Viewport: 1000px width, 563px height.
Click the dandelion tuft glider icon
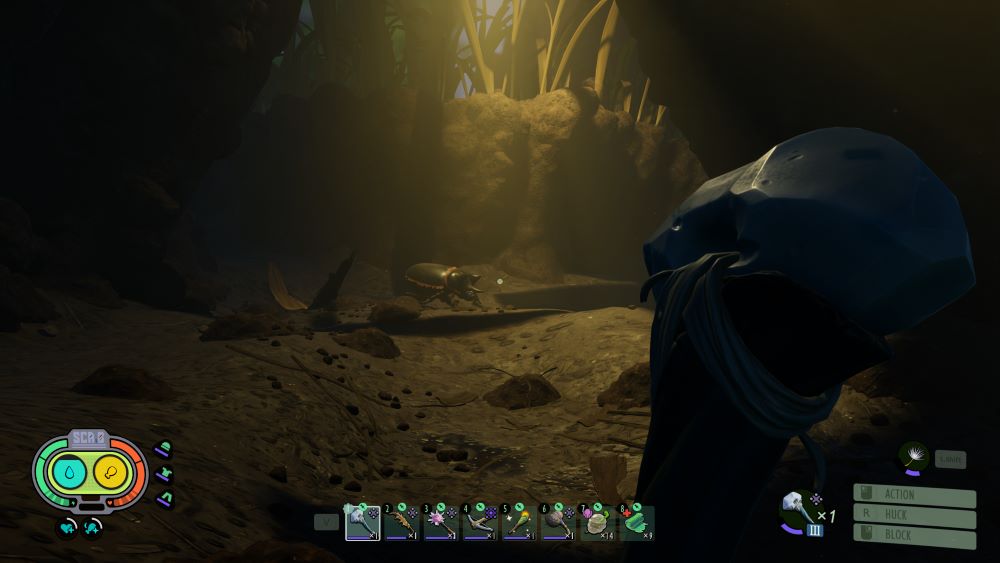(x=912, y=456)
